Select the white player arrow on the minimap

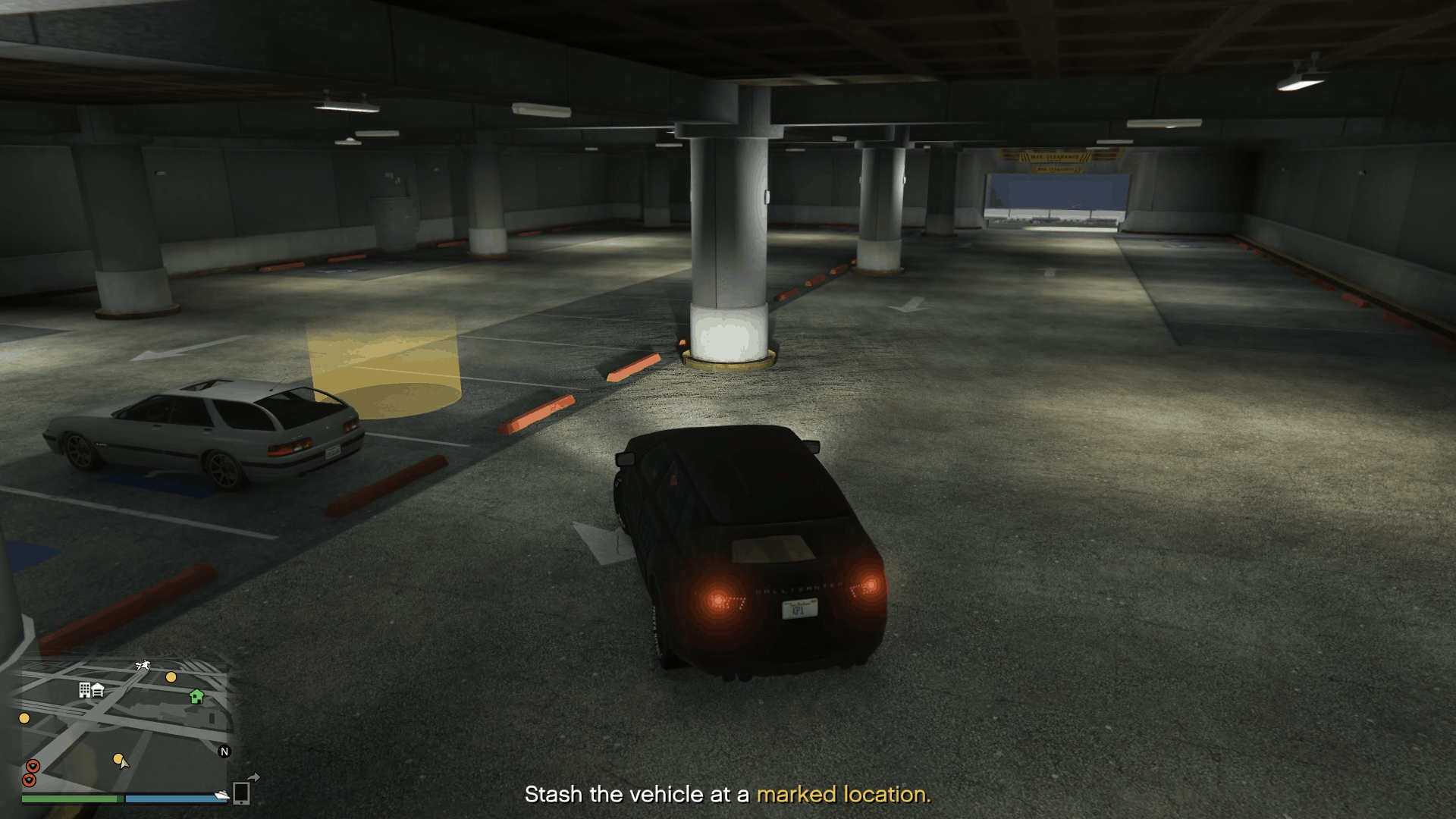click(x=124, y=764)
